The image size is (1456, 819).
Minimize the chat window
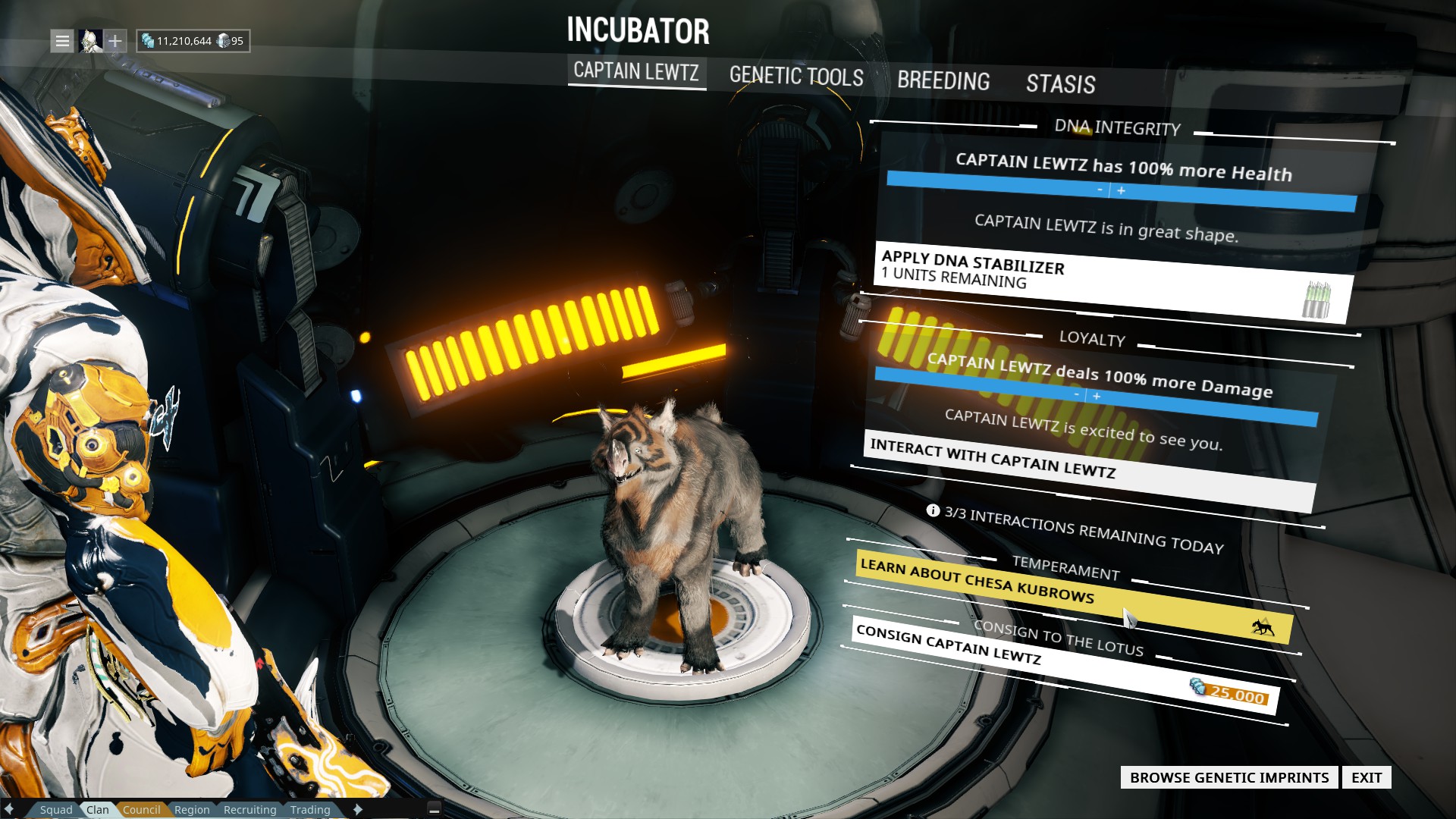(434, 809)
